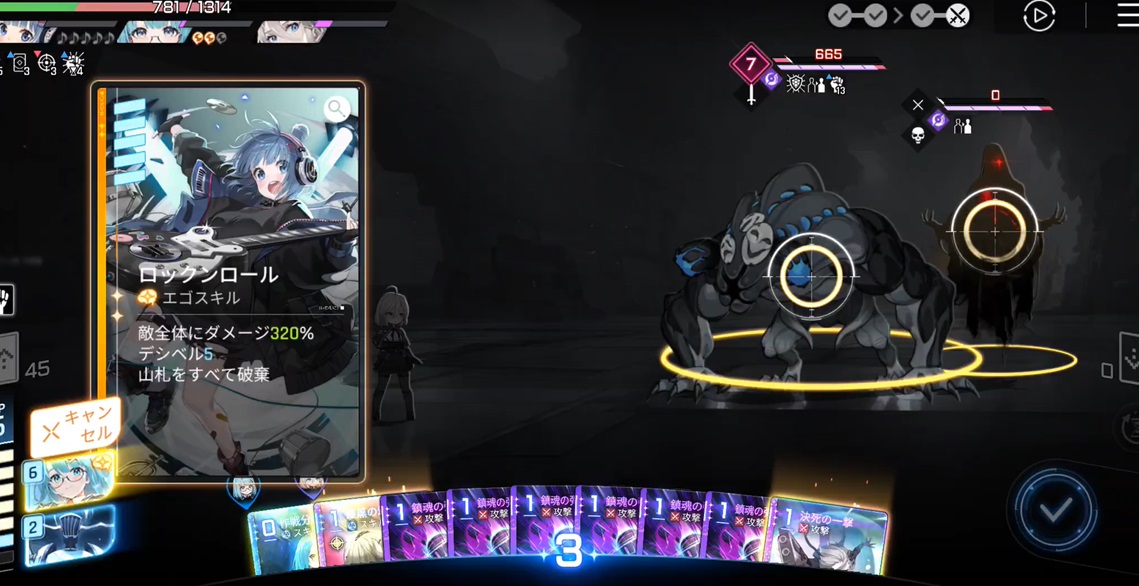Viewport: 1139px width, 586px height.
Task: Target the hooded enemy's crosshair marker
Action: pos(994,230)
